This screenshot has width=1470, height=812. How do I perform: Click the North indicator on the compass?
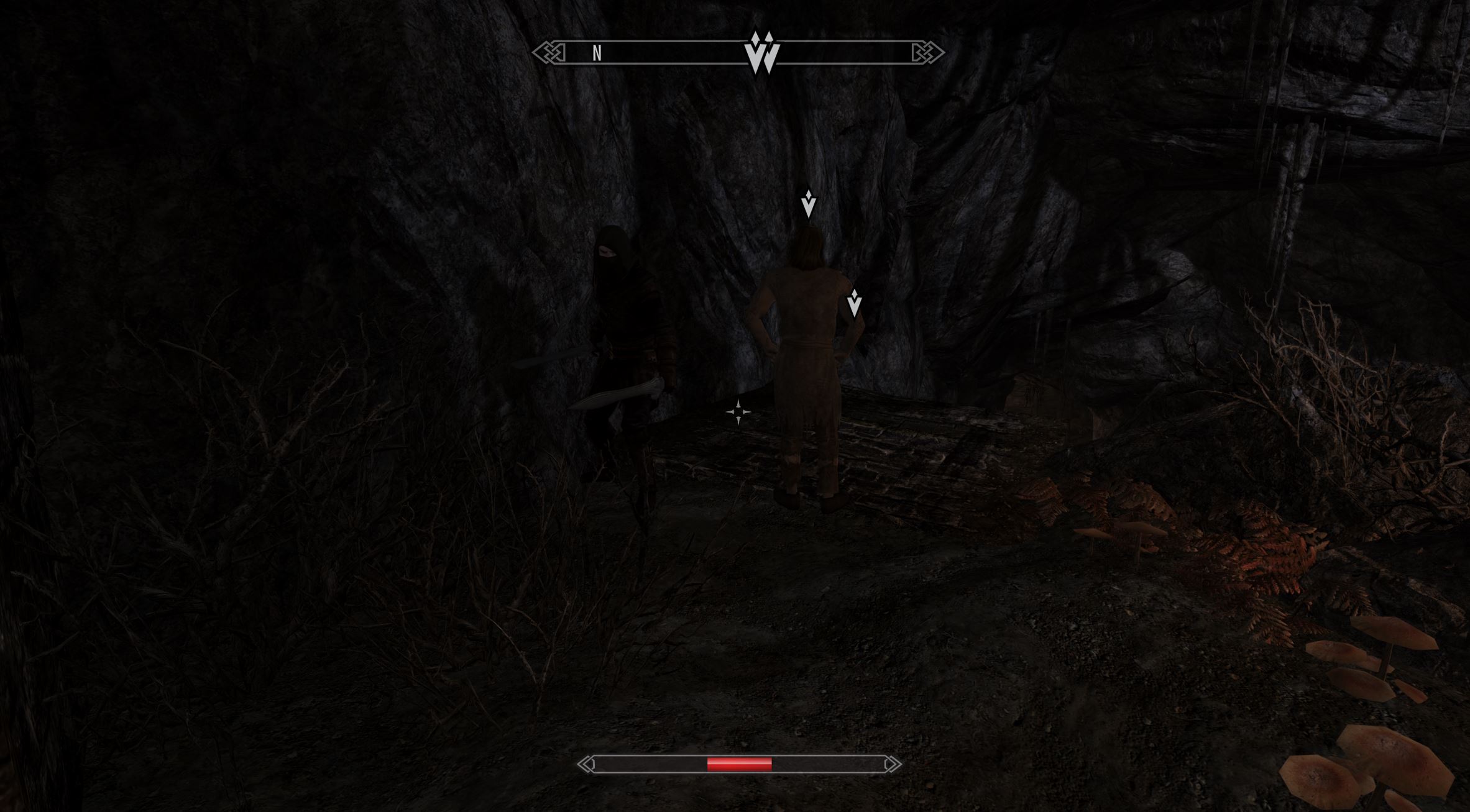click(x=597, y=54)
